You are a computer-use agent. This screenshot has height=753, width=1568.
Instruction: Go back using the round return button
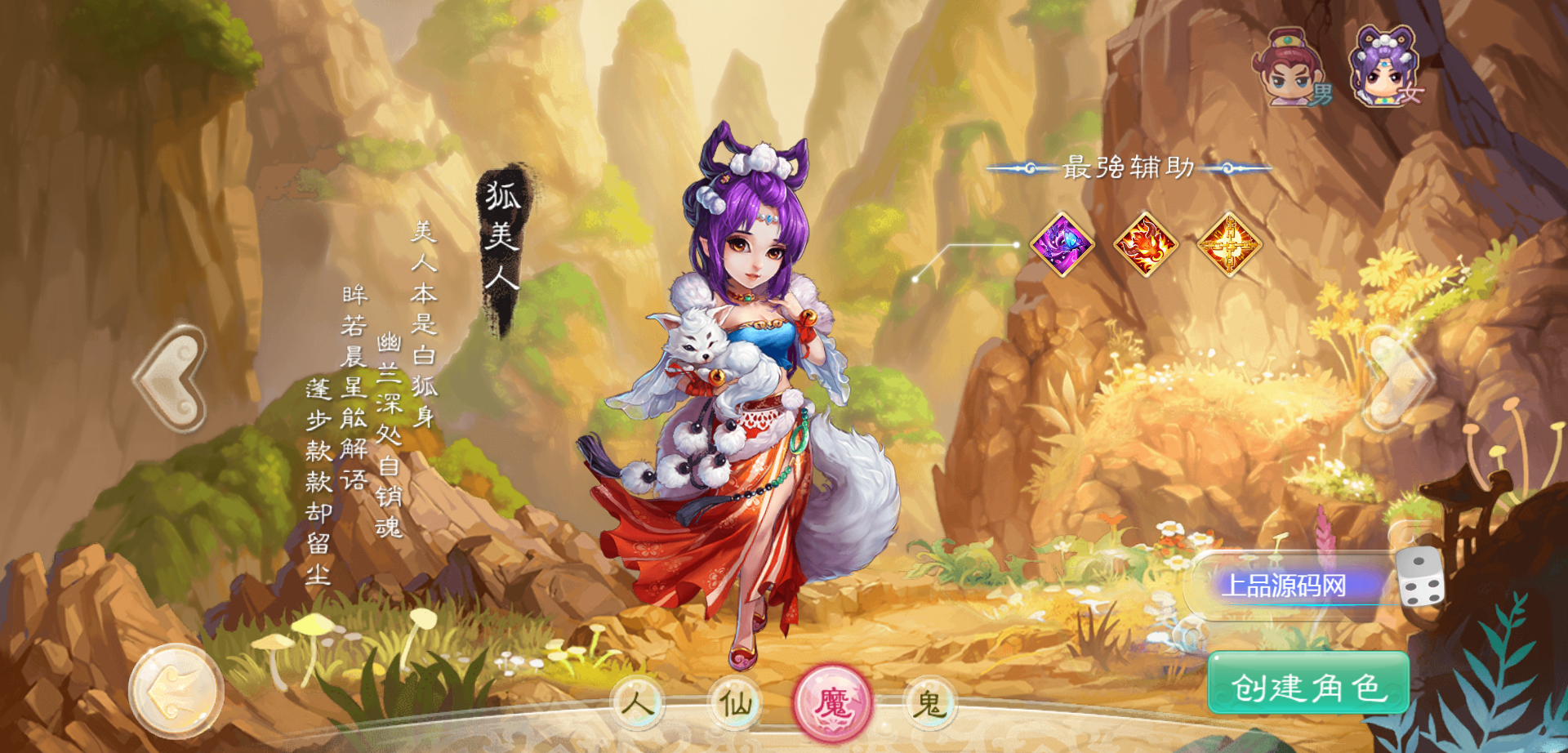[x=175, y=692]
